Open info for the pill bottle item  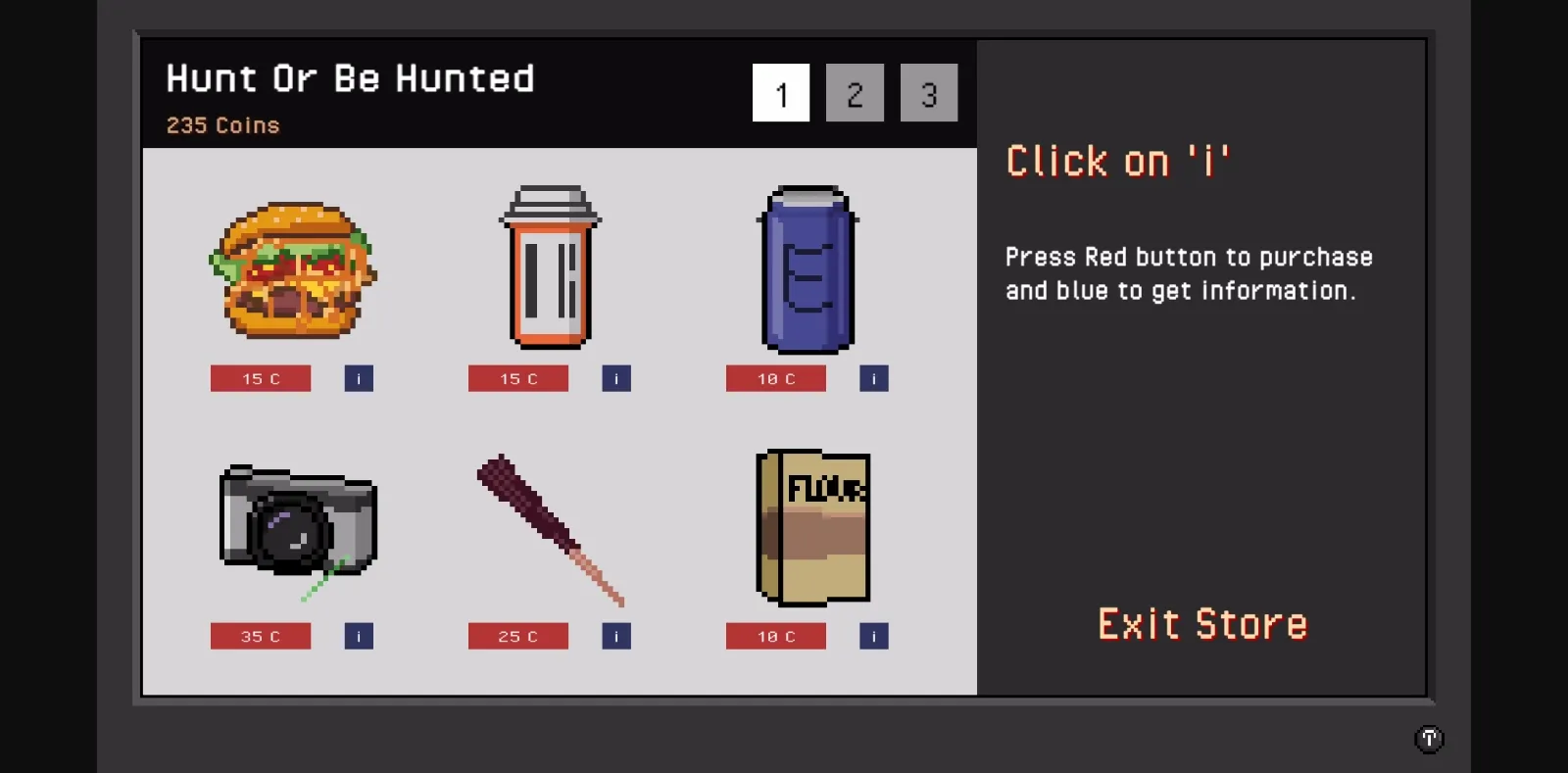615,378
